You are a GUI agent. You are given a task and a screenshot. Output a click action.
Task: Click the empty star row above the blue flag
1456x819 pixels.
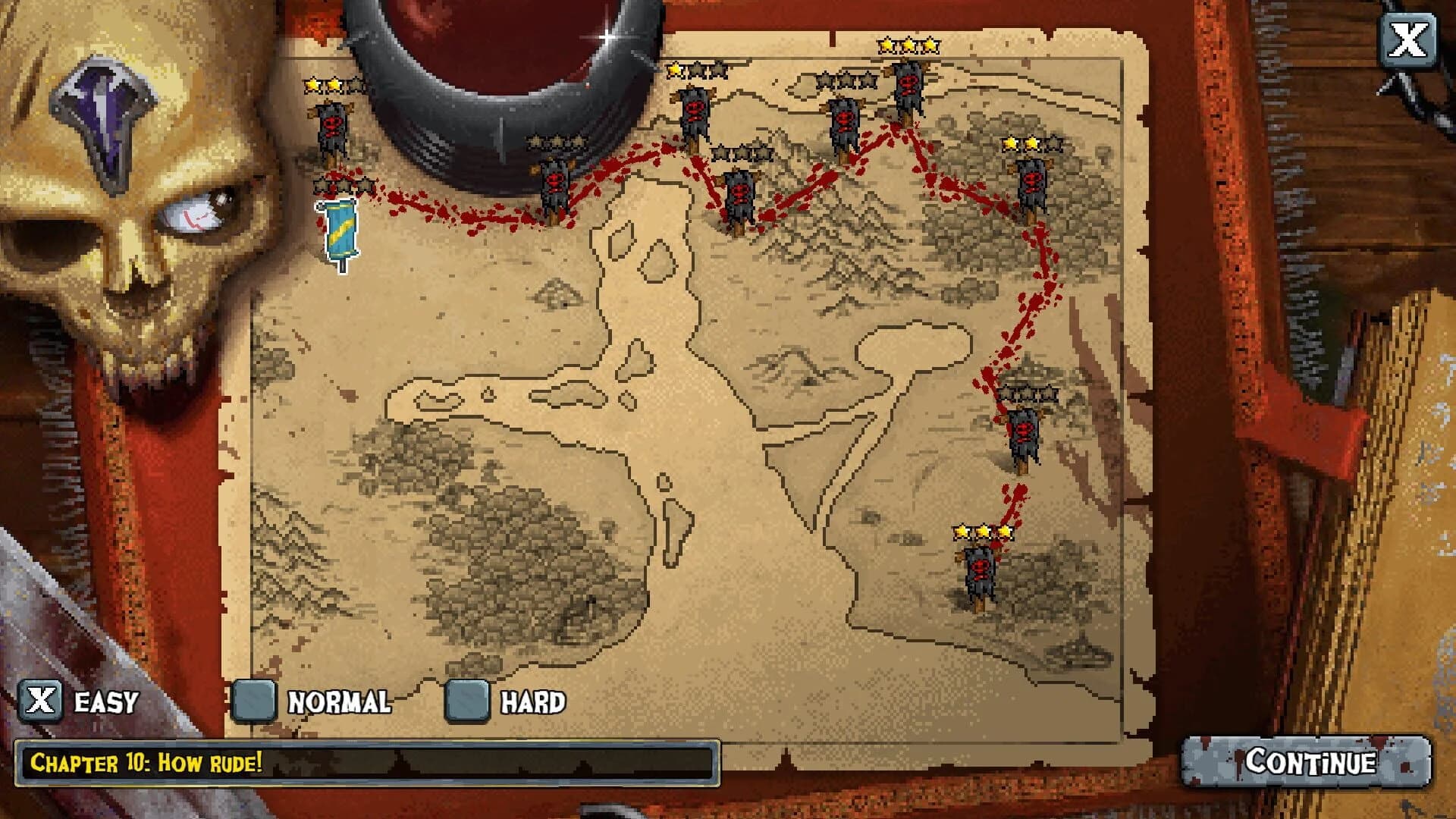pyautogui.click(x=341, y=184)
